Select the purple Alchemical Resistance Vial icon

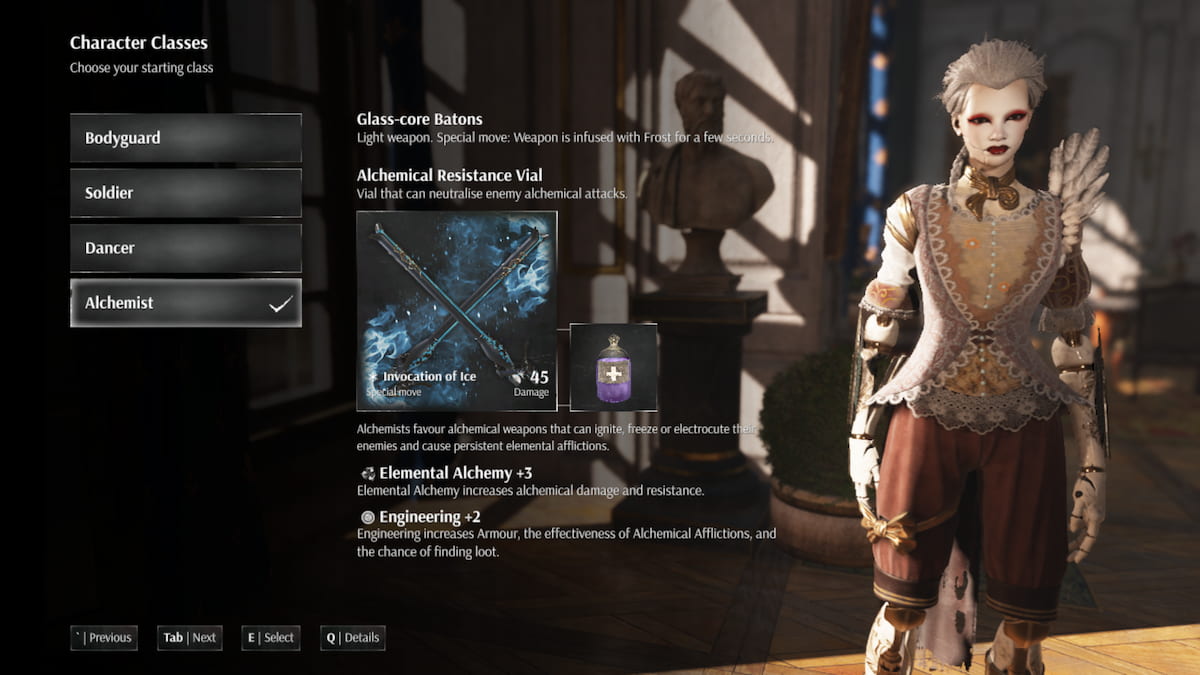pyautogui.click(x=613, y=367)
